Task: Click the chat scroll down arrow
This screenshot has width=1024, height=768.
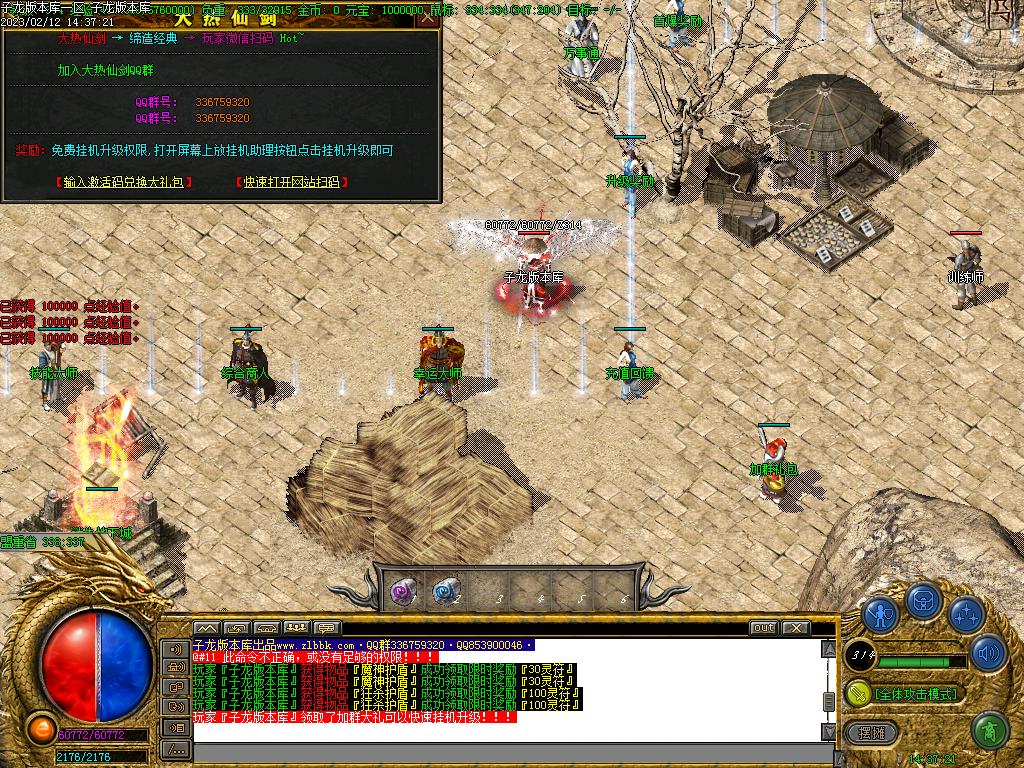Action: coord(828,731)
